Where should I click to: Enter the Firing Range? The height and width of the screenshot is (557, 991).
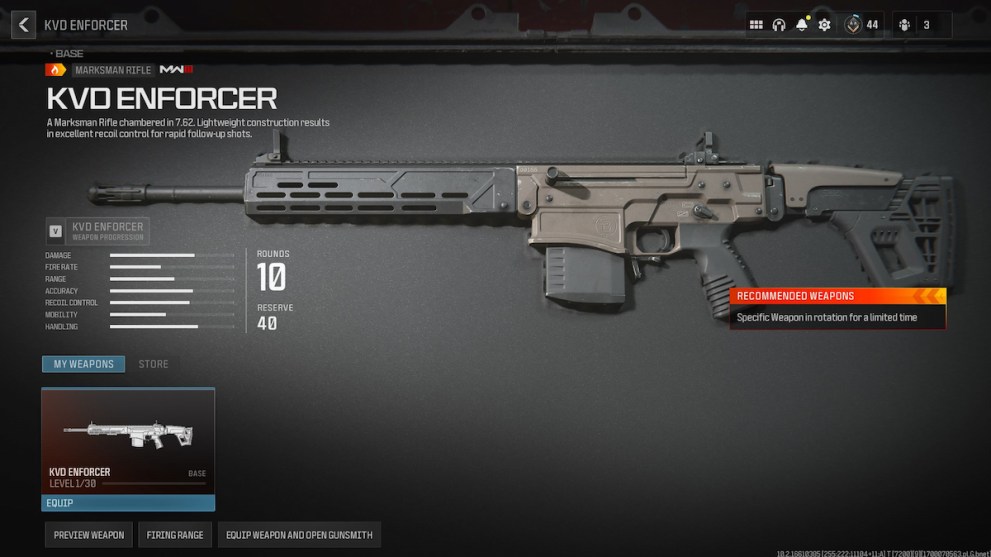(175, 535)
